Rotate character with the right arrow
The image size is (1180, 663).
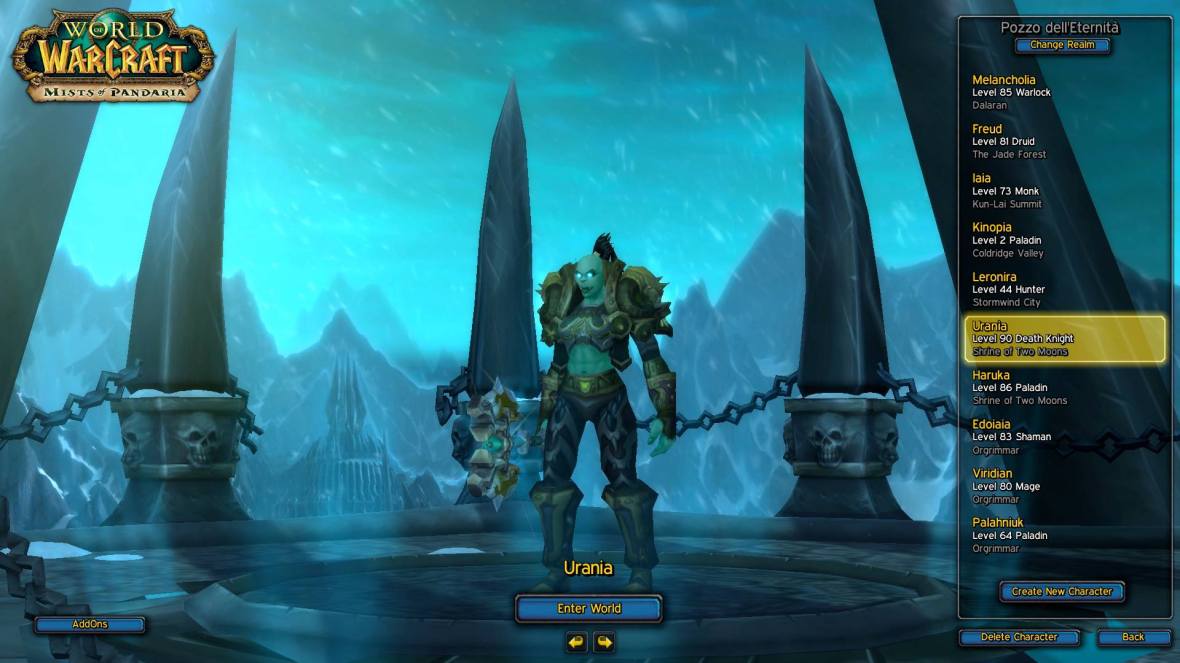603,641
